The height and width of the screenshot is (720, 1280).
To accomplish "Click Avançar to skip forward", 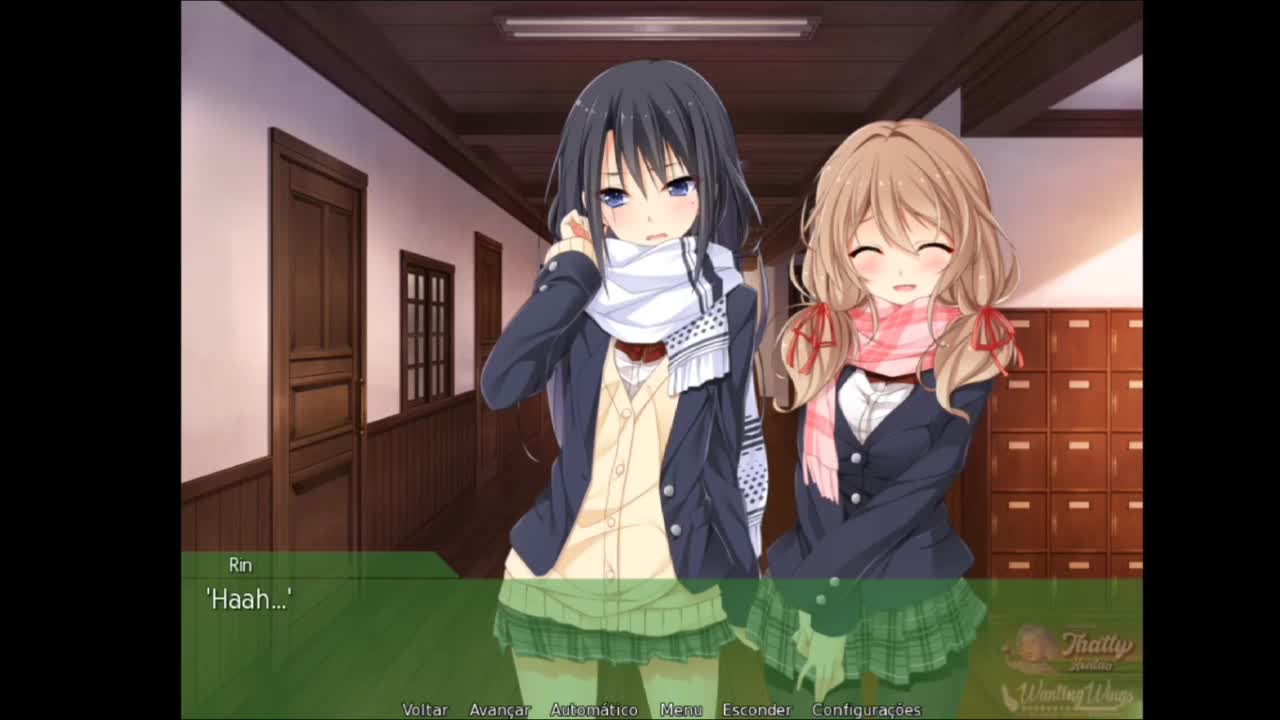I will click(x=499, y=710).
